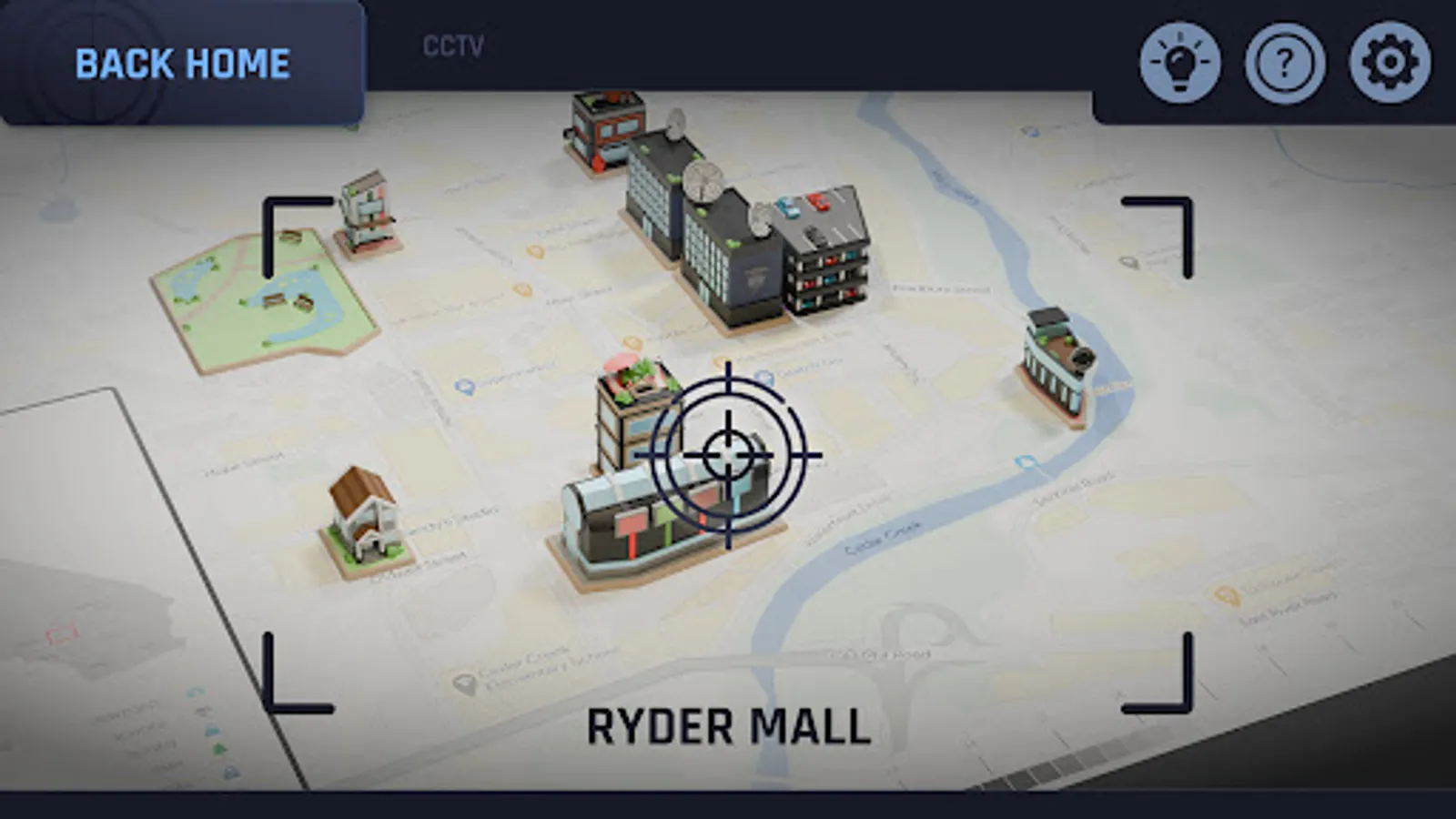
Task: Switch to the CCTV tab
Action: click(450, 45)
